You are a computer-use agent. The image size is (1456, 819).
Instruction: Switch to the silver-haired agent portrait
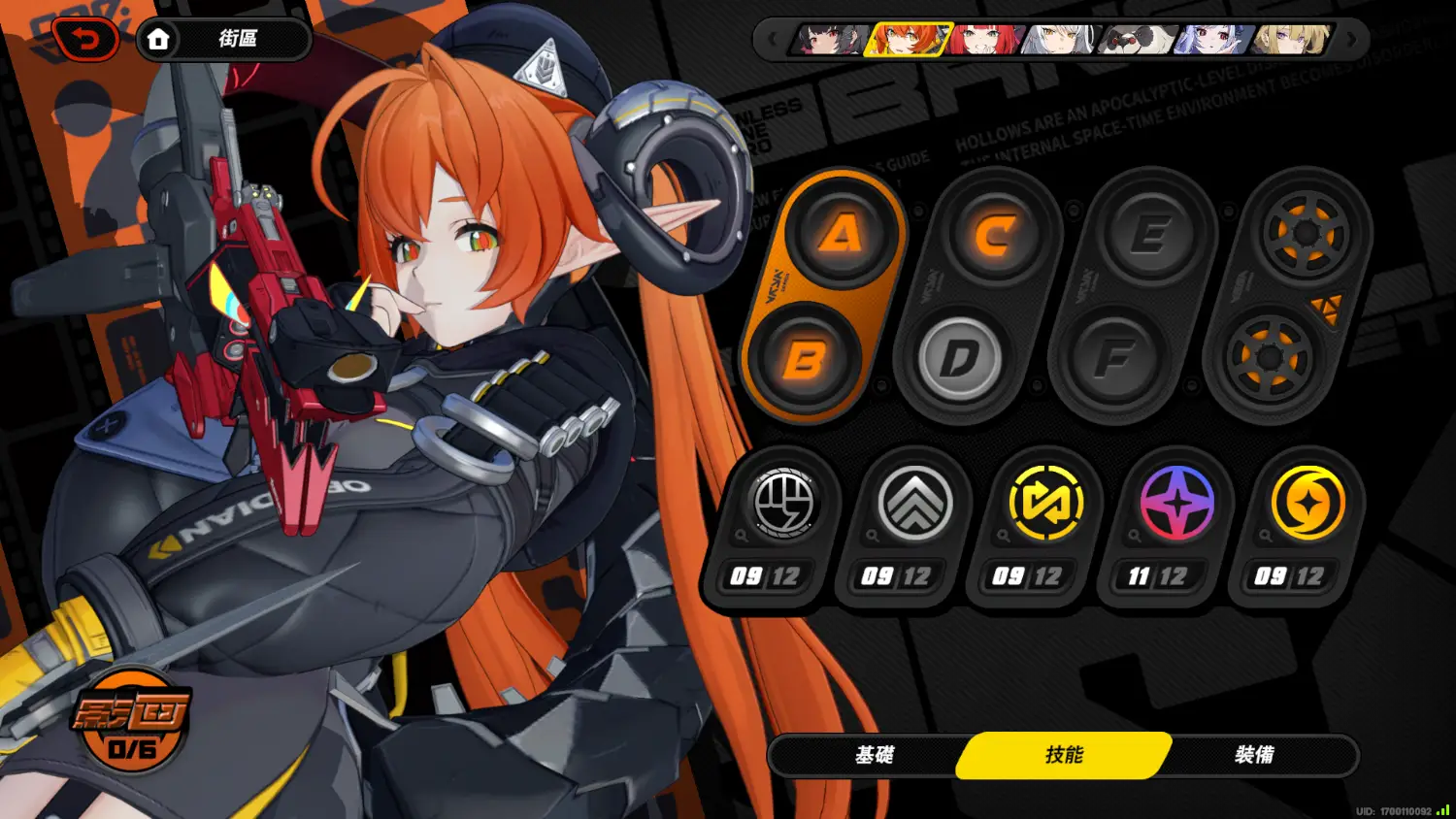click(1061, 40)
